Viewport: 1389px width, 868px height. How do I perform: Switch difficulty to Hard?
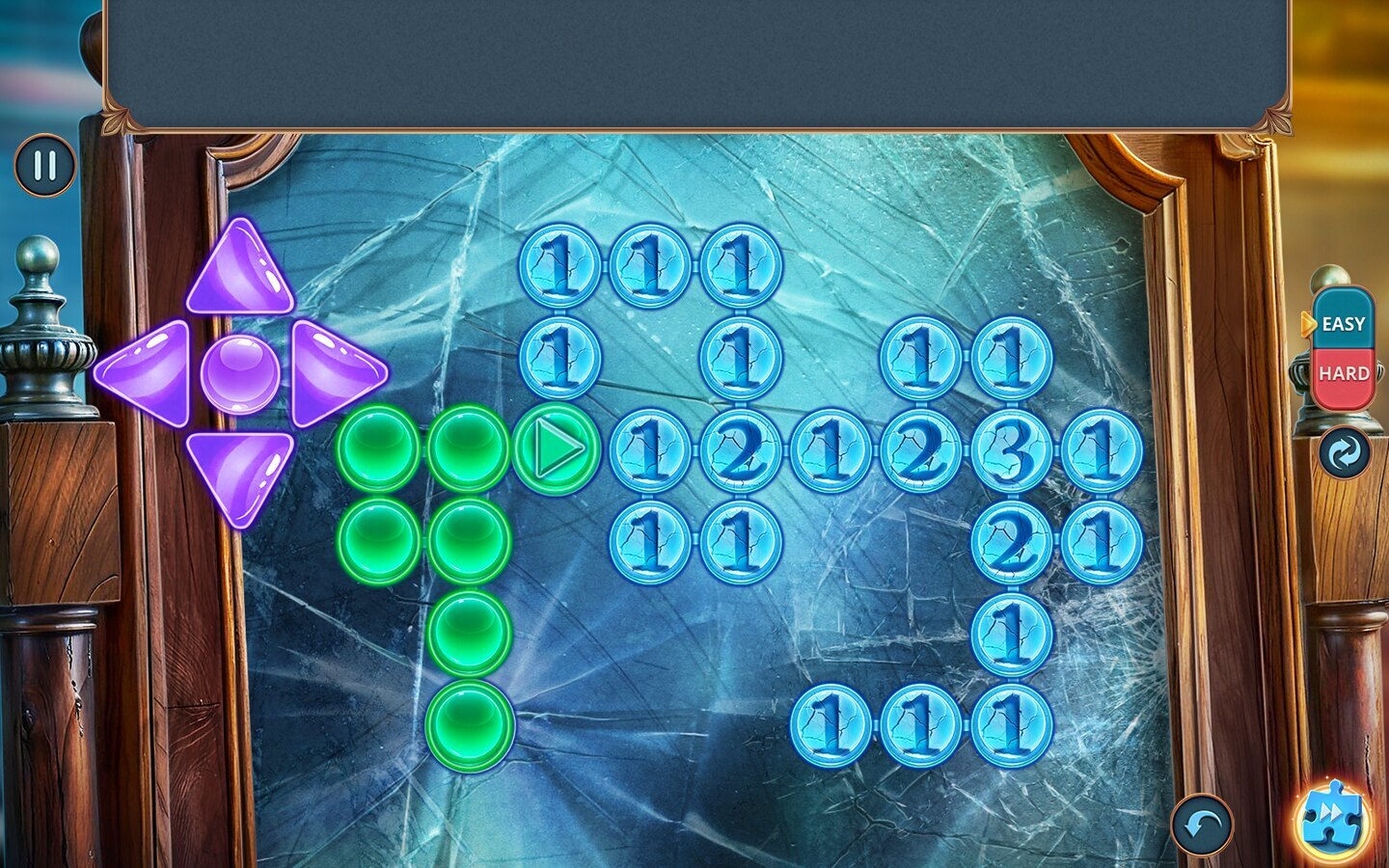pyautogui.click(x=1343, y=373)
